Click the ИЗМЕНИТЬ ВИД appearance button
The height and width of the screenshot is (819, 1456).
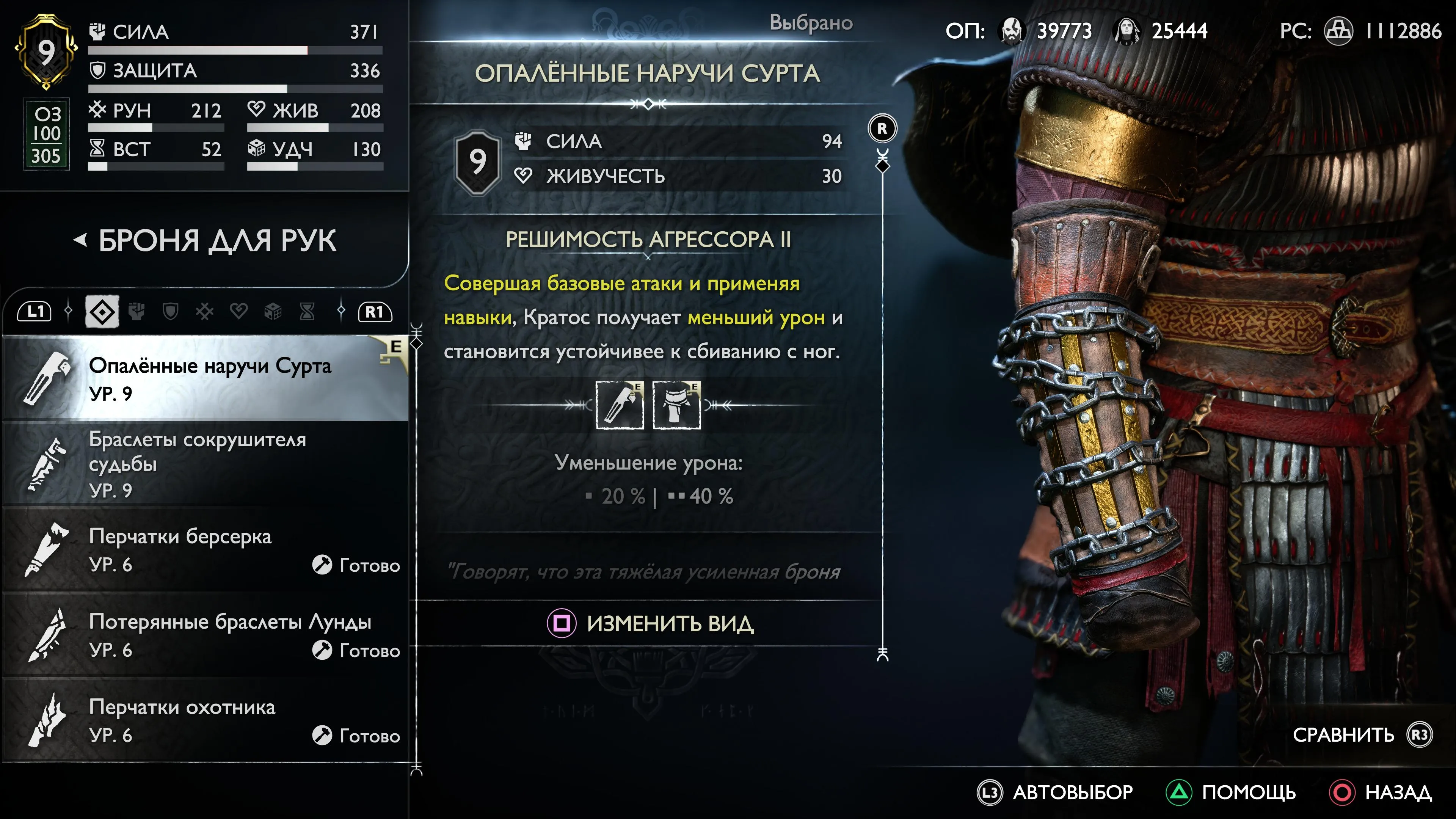pyautogui.click(x=650, y=623)
